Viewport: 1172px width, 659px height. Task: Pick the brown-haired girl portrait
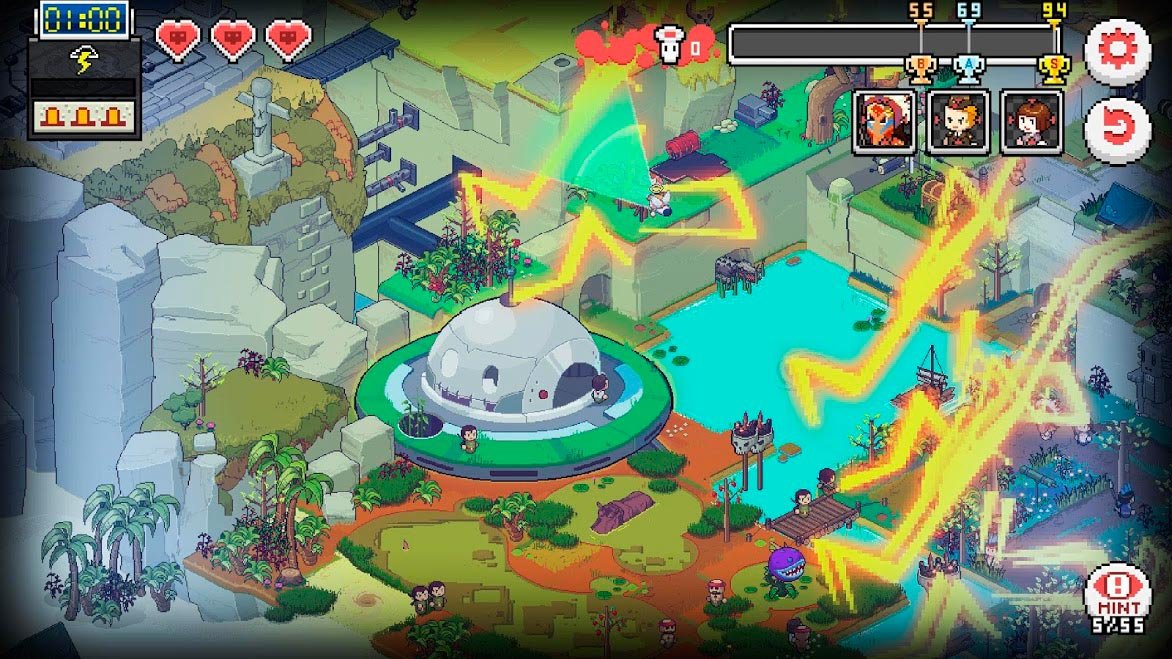(1031, 122)
